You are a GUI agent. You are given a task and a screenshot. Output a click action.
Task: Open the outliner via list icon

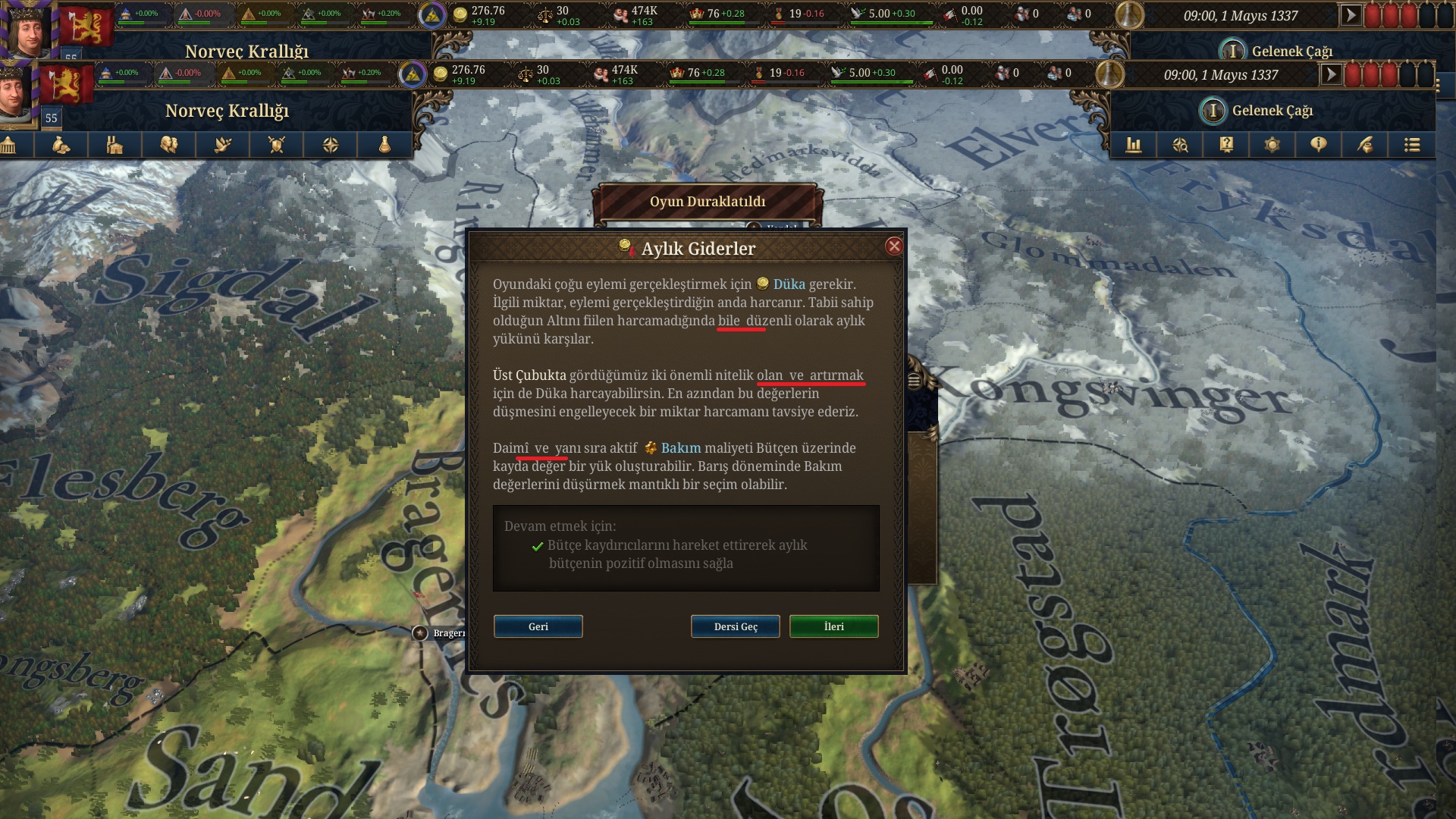(x=1411, y=144)
